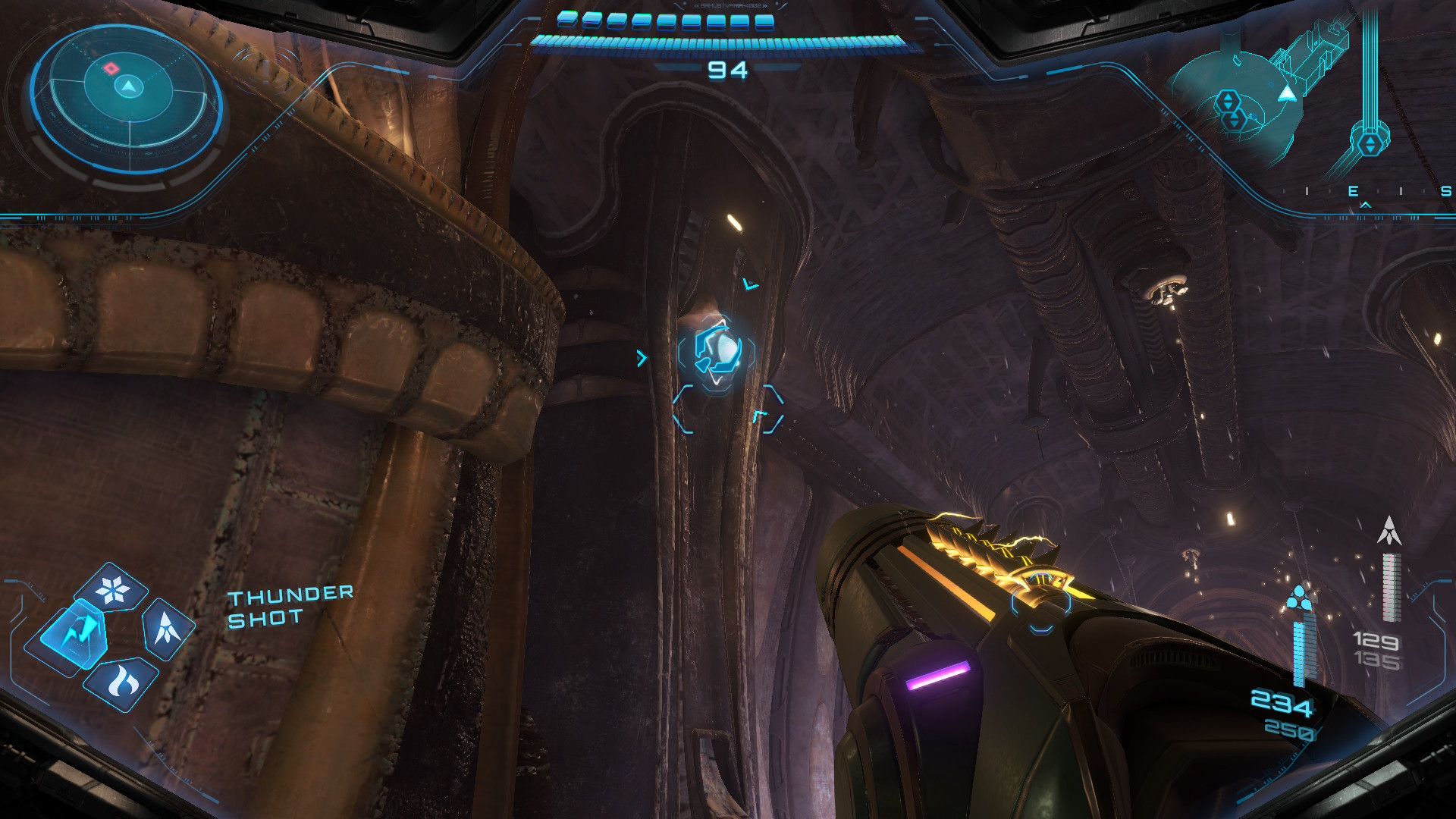
Task: Click the elevator marker on the minimap shaft
Action: coord(1370,143)
